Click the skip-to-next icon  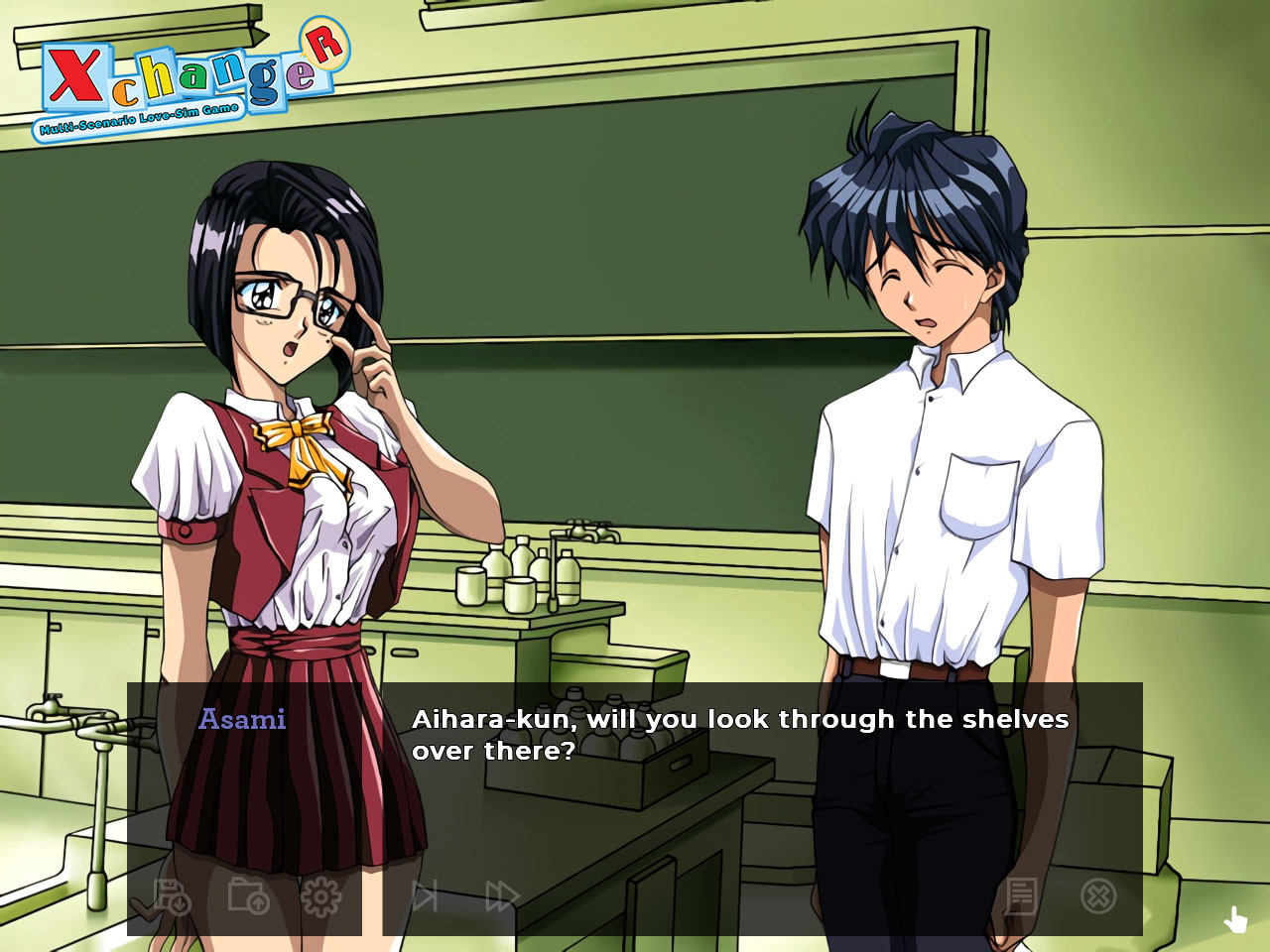click(x=425, y=896)
